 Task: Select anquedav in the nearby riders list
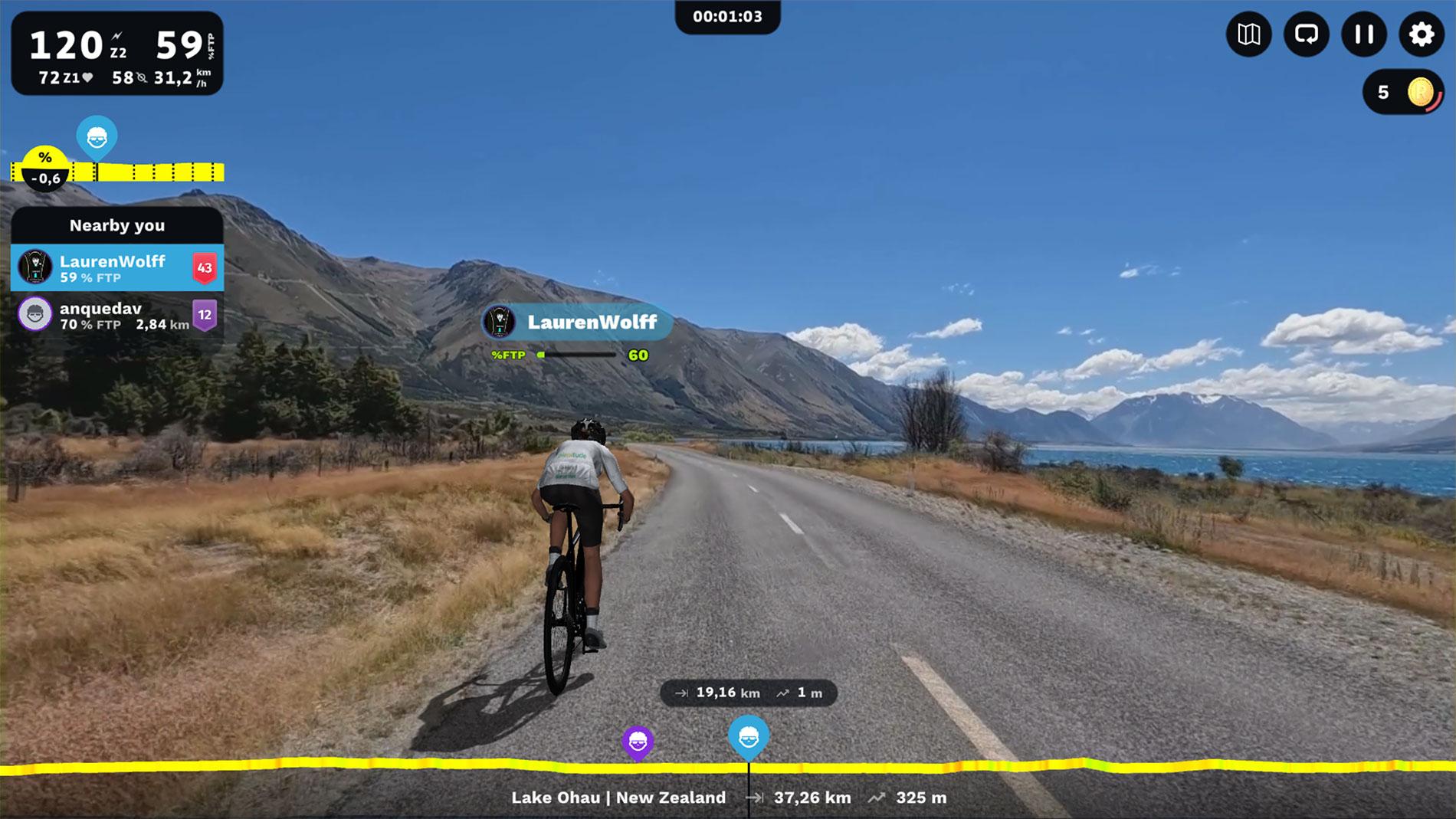[117, 315]
